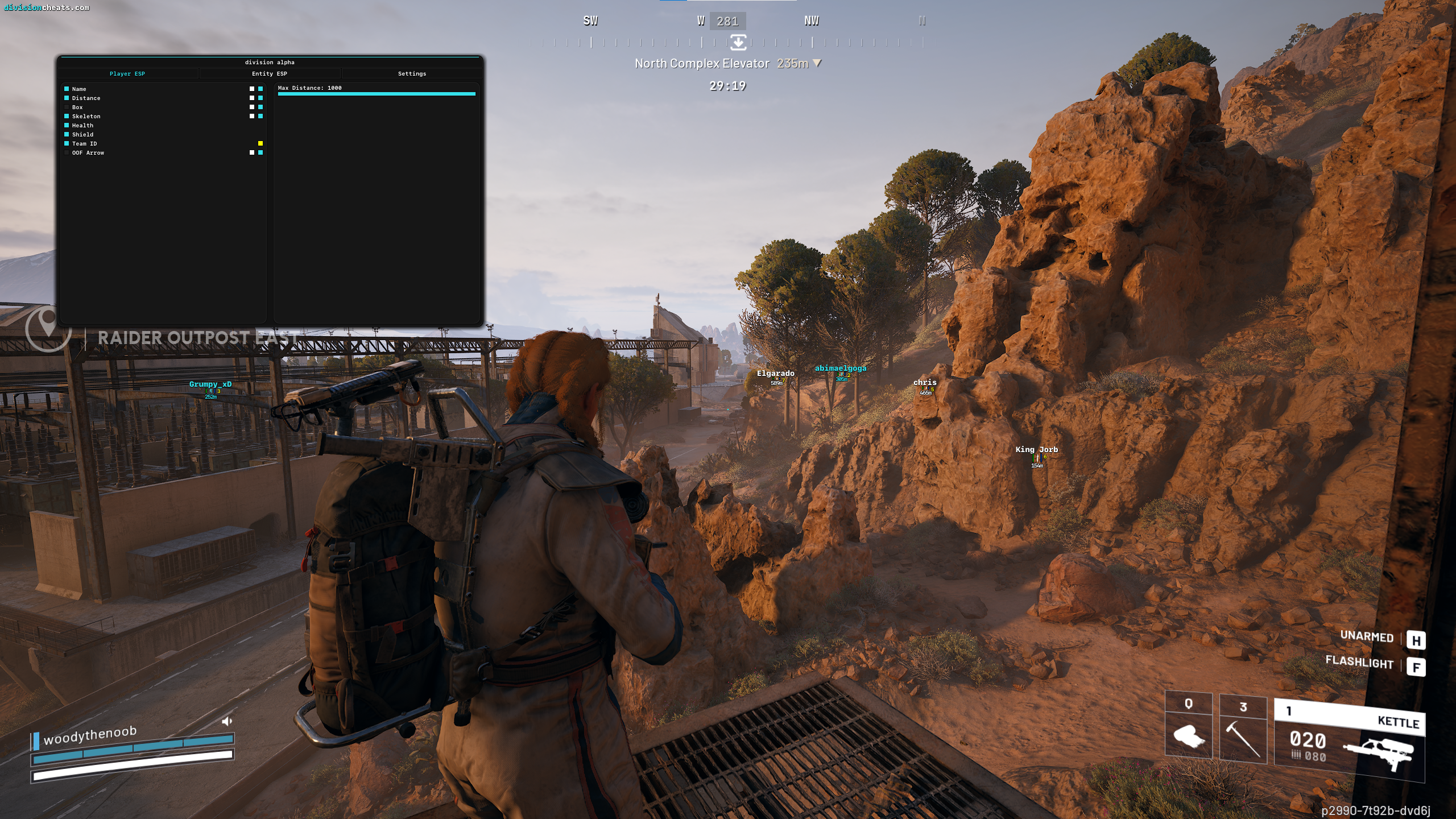The width and height of the screenshot is (1456, 819).
Task: Enable the Box checkbox
Action: [67, 107]
